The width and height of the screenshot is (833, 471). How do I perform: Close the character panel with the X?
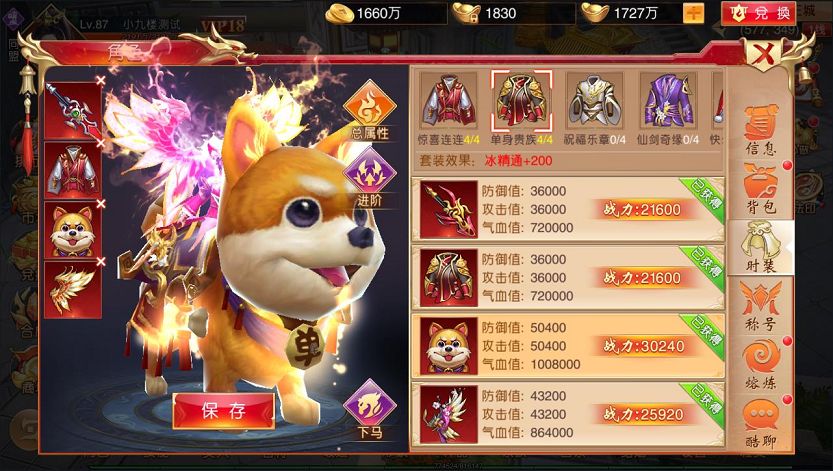766,54
